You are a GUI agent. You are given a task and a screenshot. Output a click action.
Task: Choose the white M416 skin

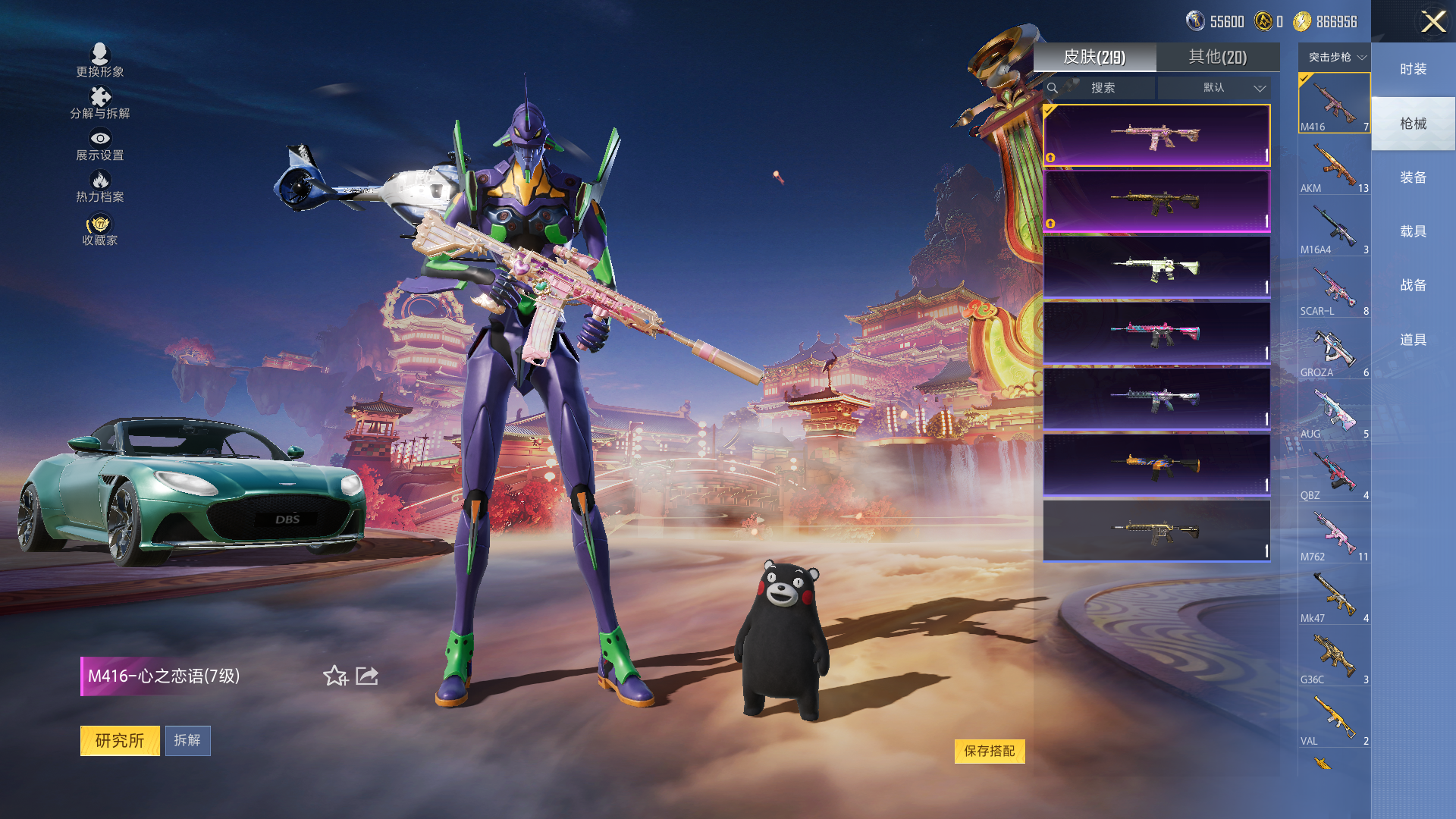[1156, 268]
